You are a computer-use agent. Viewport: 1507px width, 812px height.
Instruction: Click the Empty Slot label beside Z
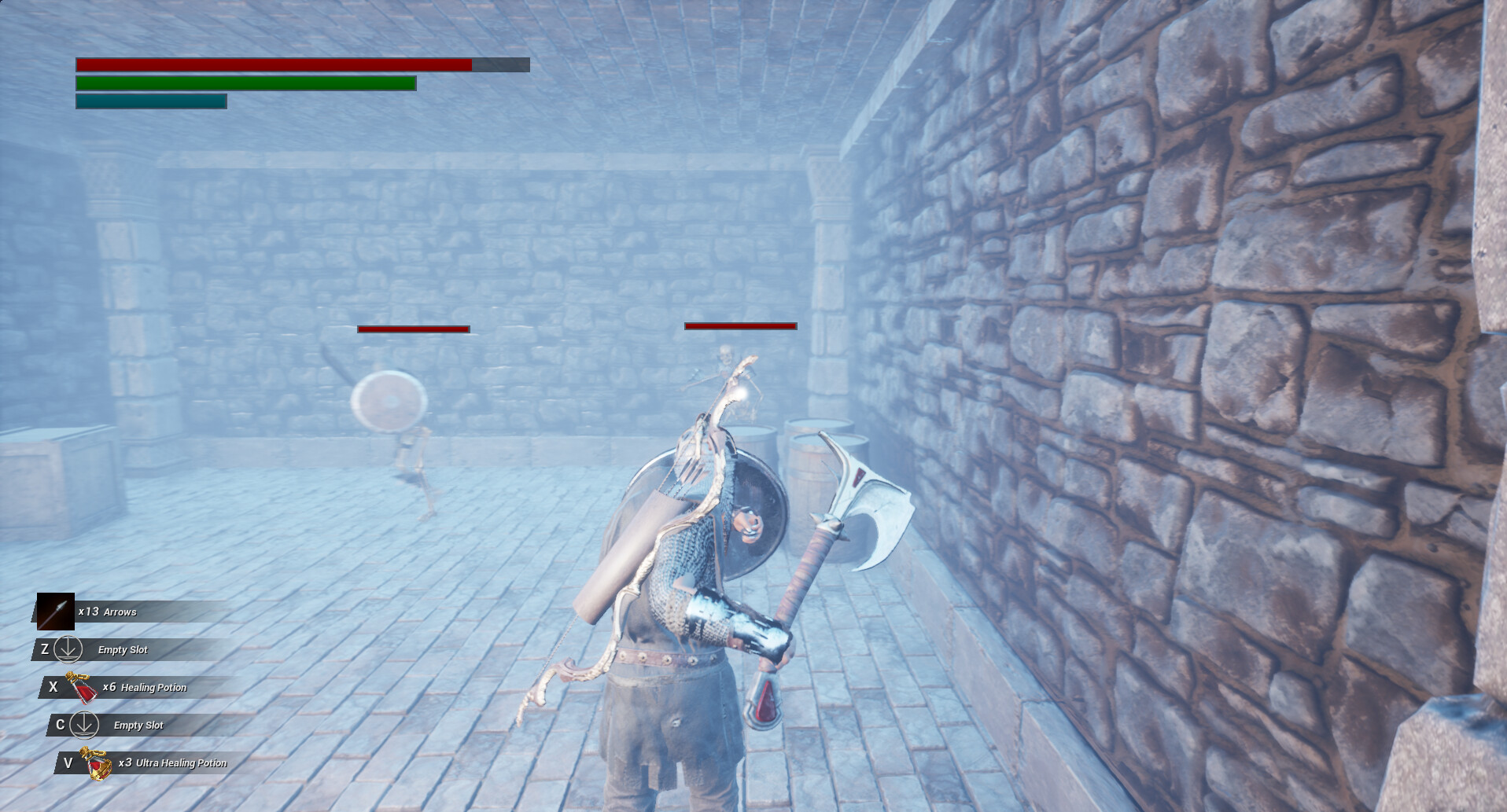click(x=122, y=649)
